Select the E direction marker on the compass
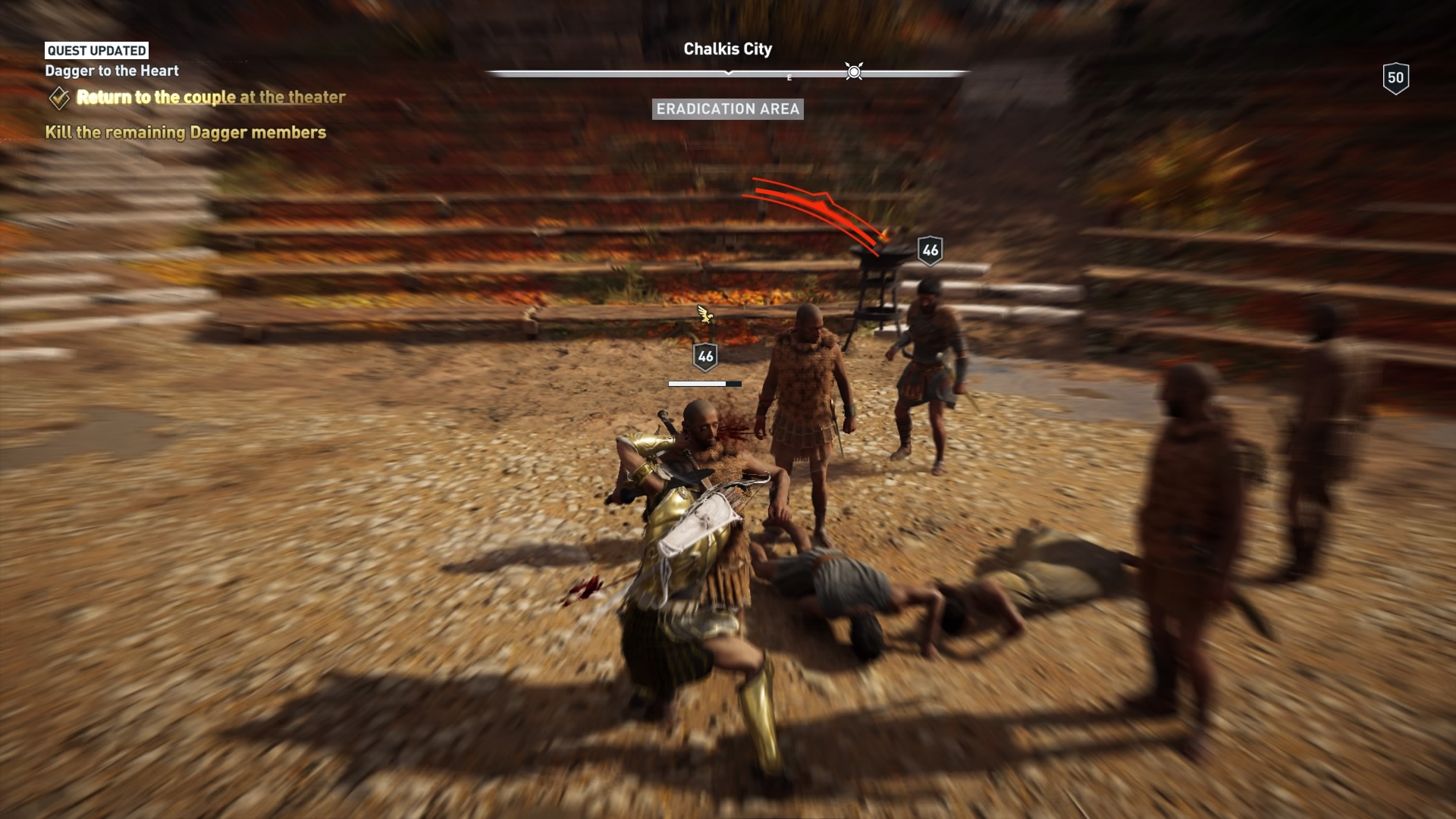 [789, 76]
